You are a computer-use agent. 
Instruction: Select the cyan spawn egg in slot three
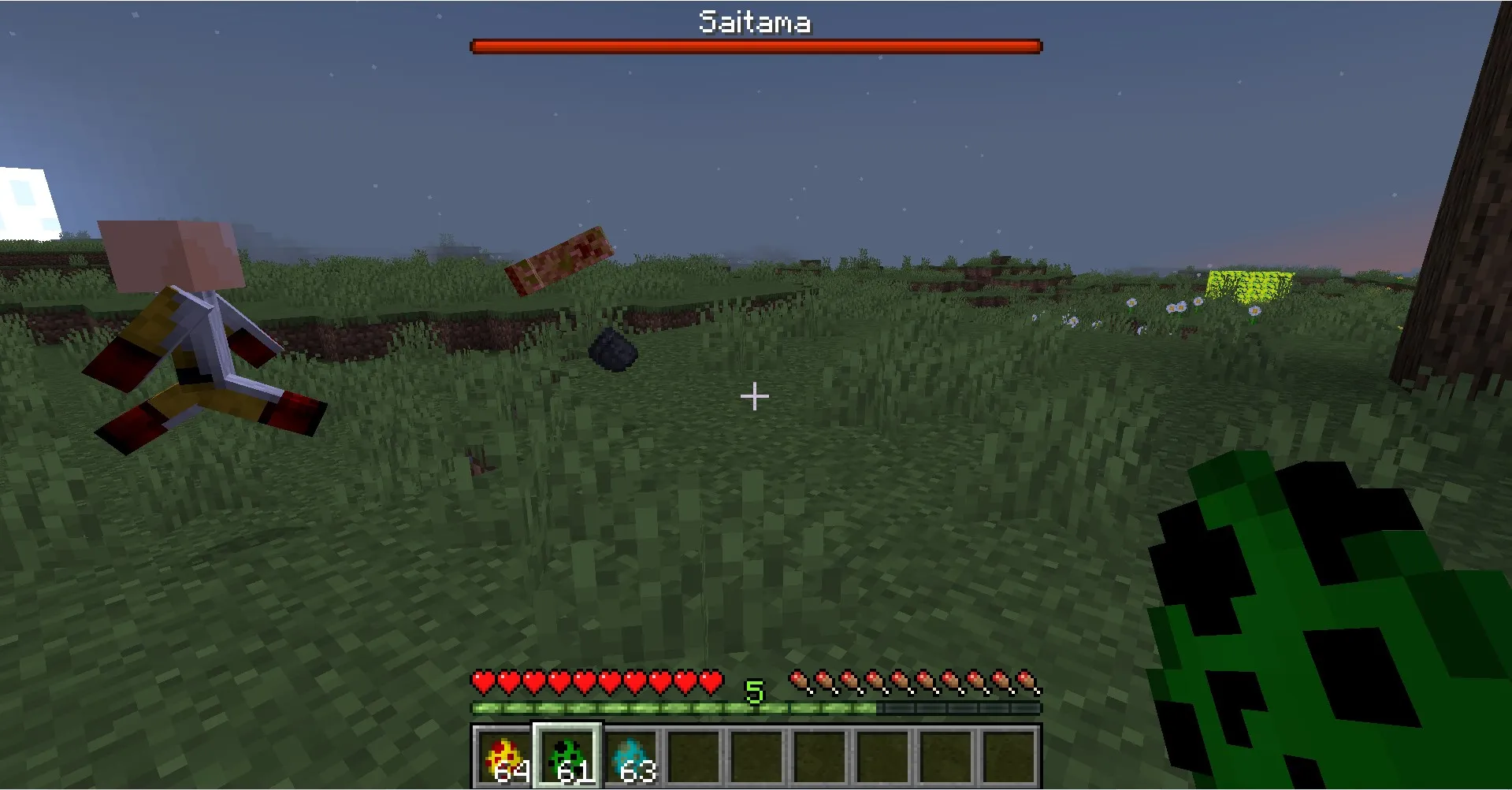tap(630, 755)
